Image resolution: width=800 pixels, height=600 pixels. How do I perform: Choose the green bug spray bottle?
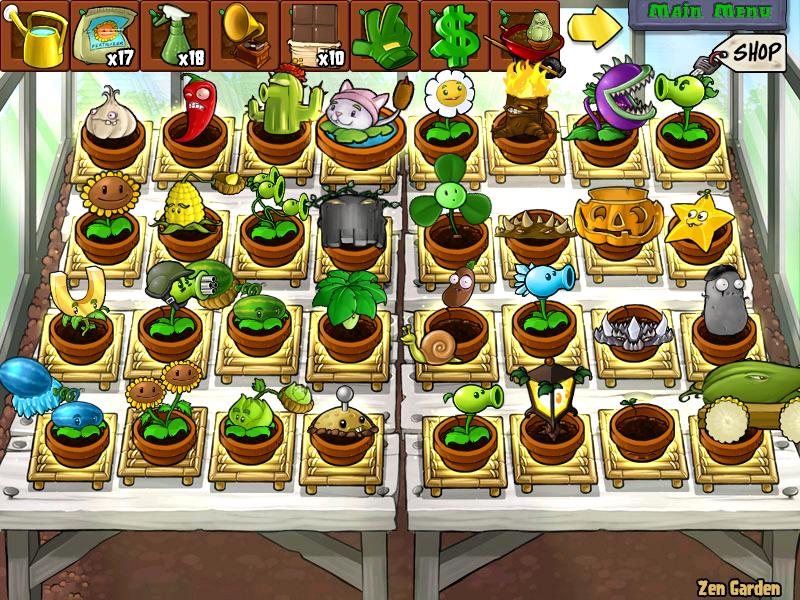176,35
